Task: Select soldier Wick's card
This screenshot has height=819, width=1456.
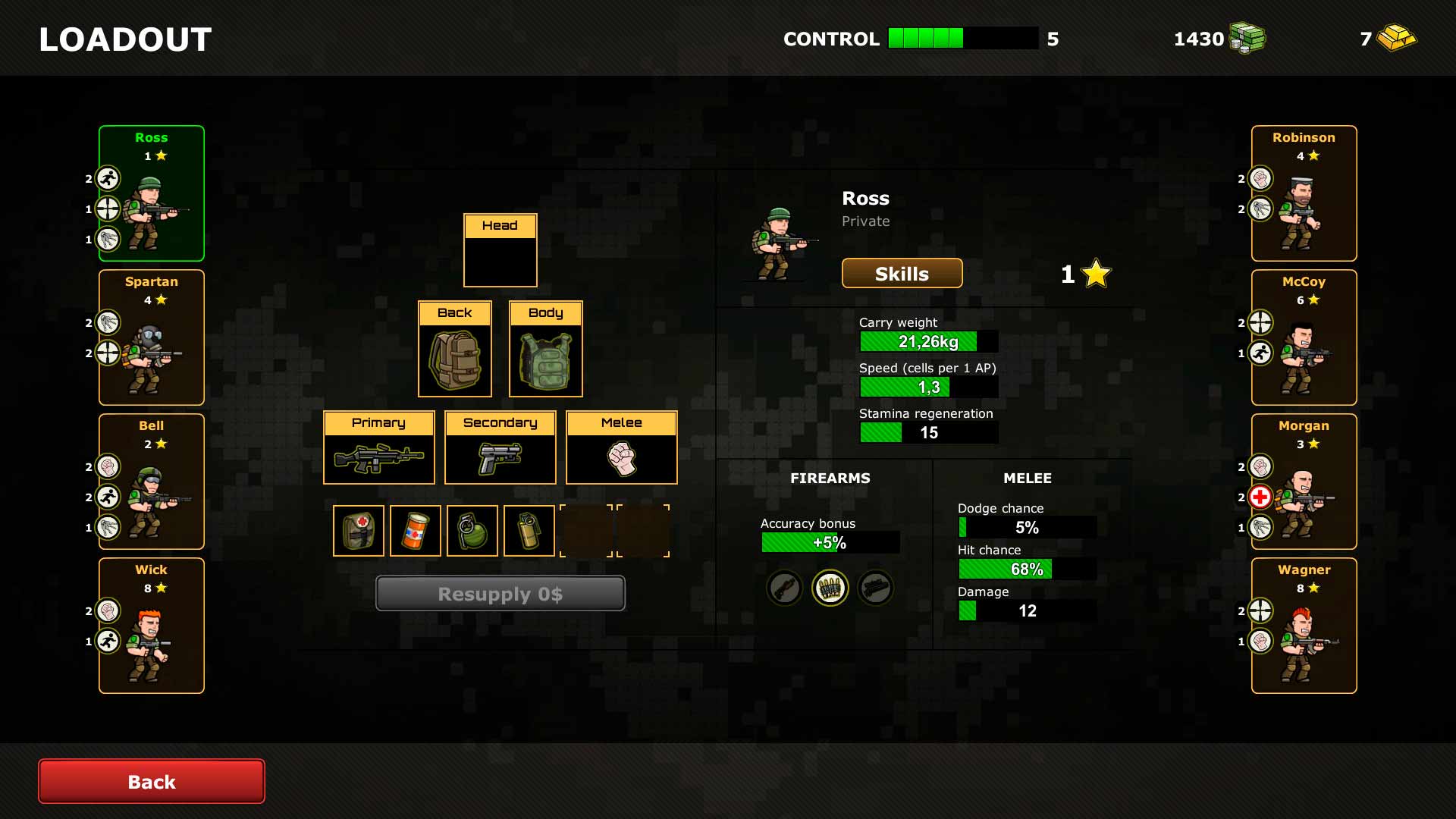Action: coord(152,626)
